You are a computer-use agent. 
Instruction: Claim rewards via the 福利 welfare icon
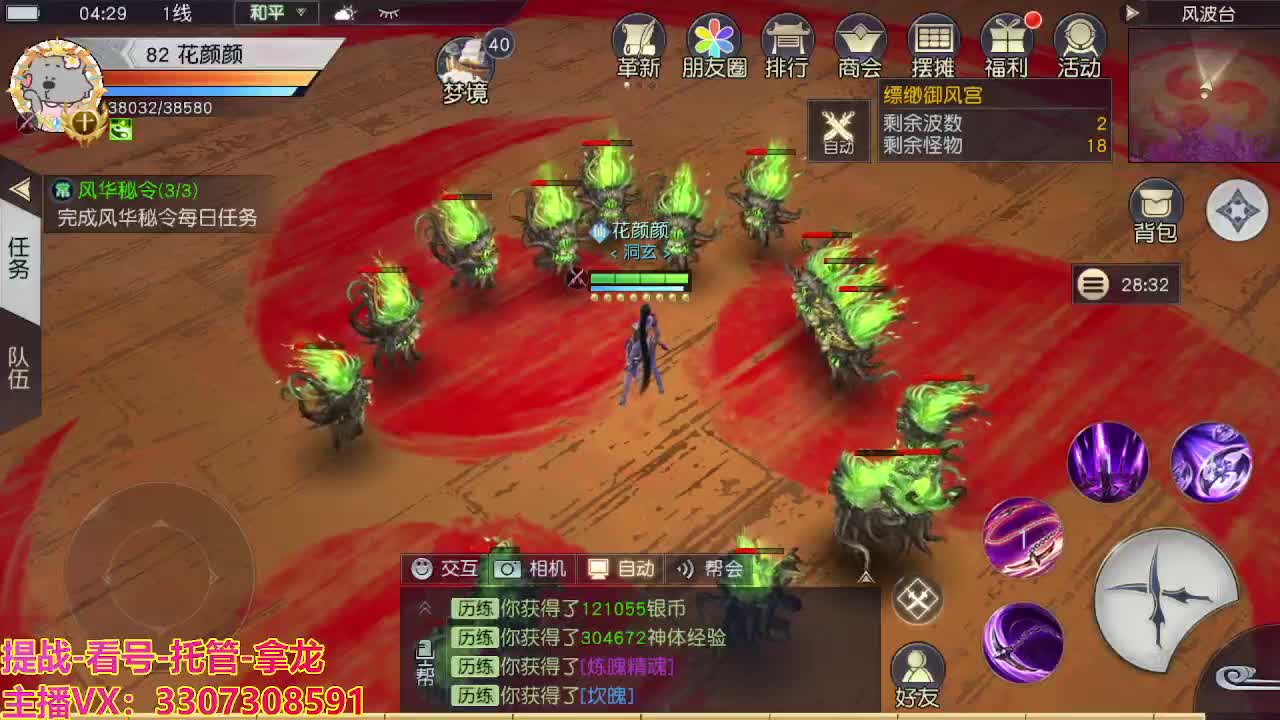click(x=1007, y=45)
